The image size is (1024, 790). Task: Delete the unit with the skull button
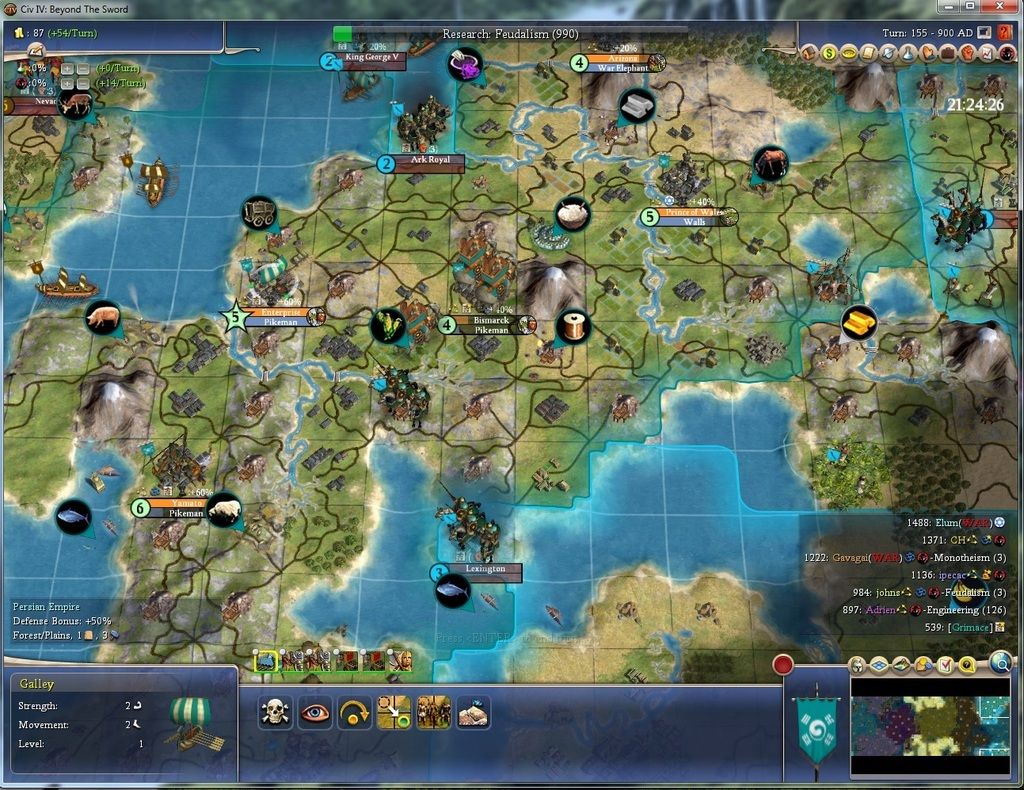click(274, 712)
